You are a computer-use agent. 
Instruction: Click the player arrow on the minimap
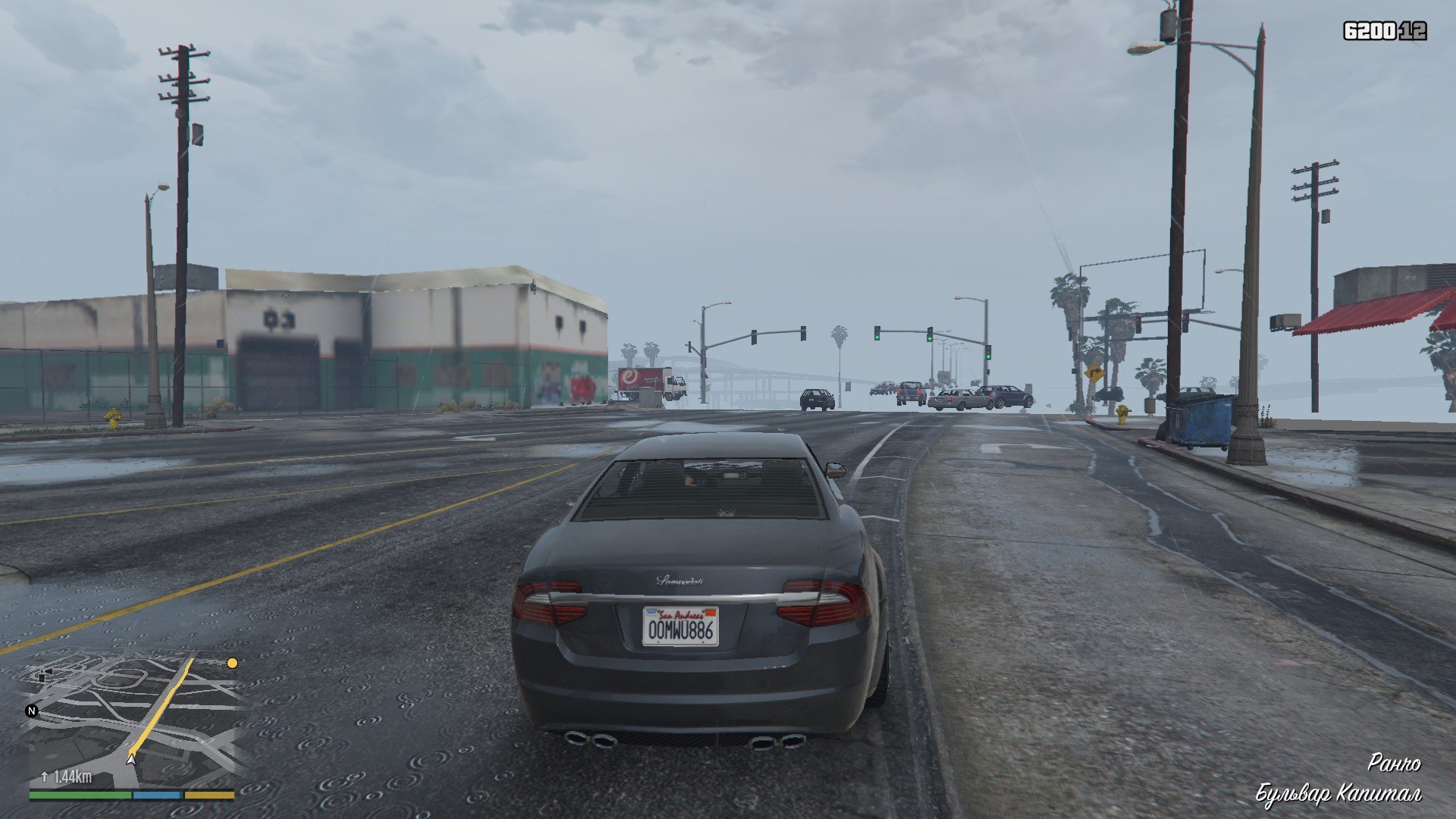point(132,758)
